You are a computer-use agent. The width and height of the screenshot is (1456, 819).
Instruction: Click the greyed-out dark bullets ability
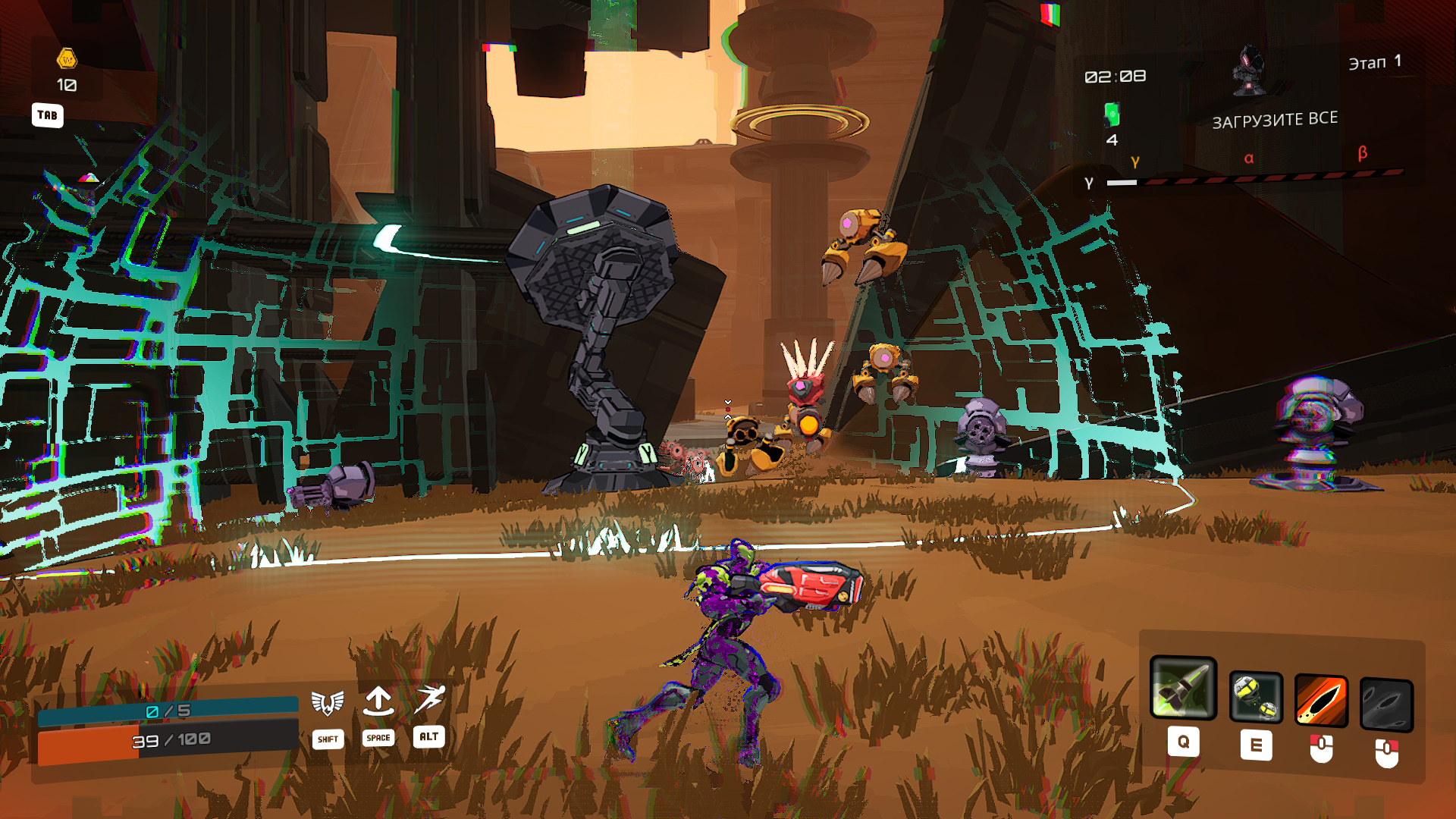coord(1385,704)
